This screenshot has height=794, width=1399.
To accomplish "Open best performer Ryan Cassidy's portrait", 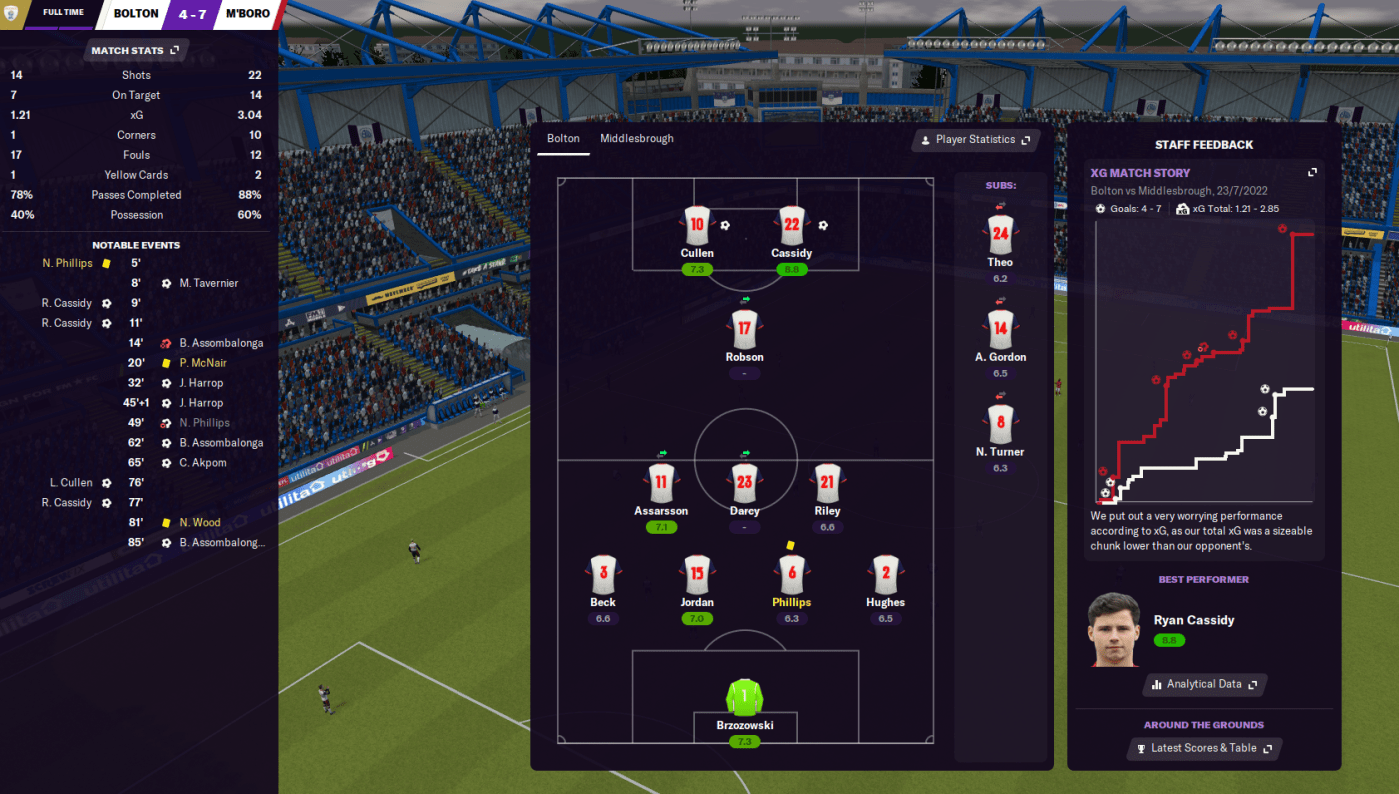I will 1113,630.
